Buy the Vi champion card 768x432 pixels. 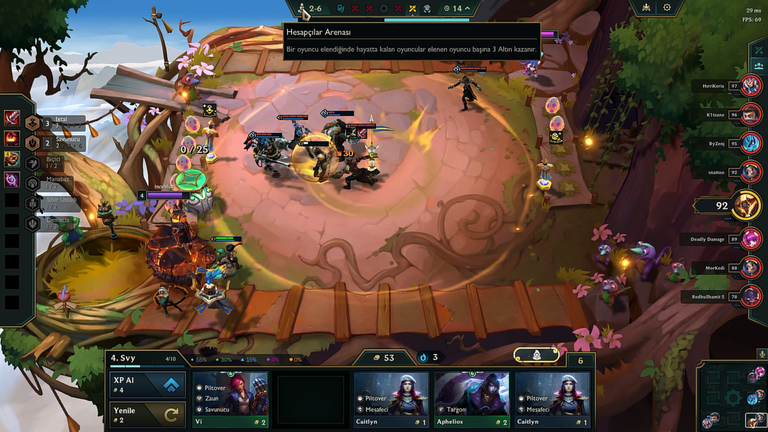click(230, 400)
